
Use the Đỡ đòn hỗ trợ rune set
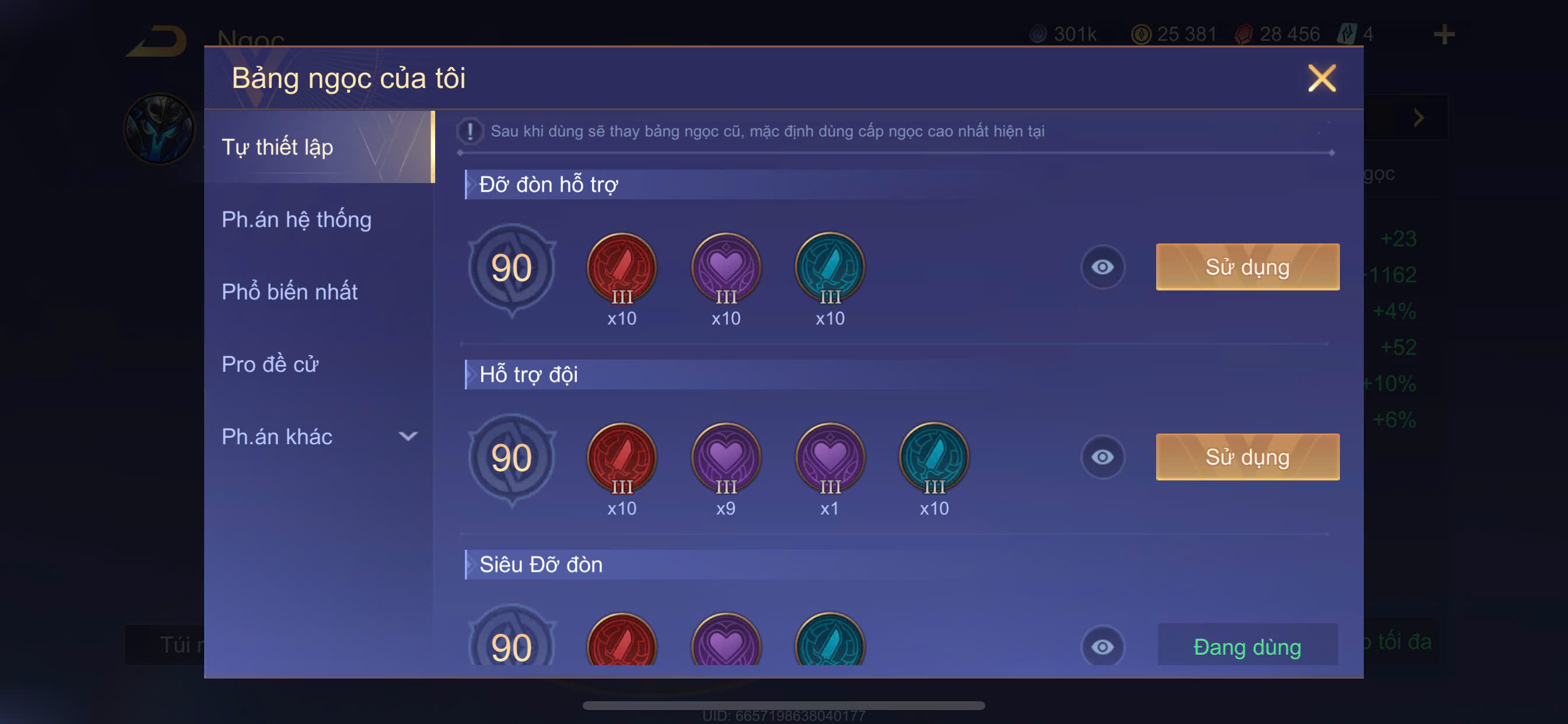click(1247, 267)
